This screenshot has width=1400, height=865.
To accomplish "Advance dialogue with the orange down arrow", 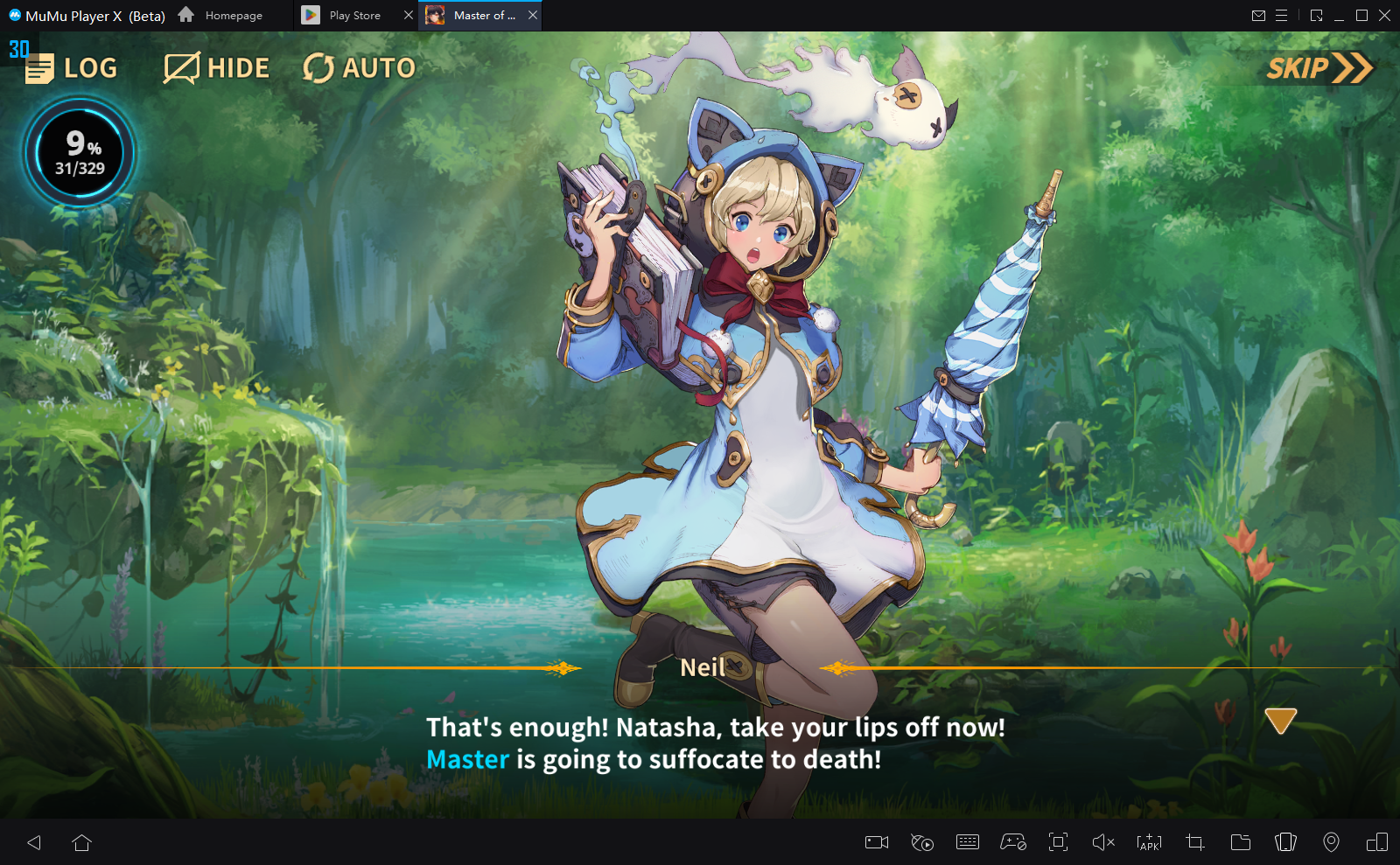I will (x=1280, y=721).
